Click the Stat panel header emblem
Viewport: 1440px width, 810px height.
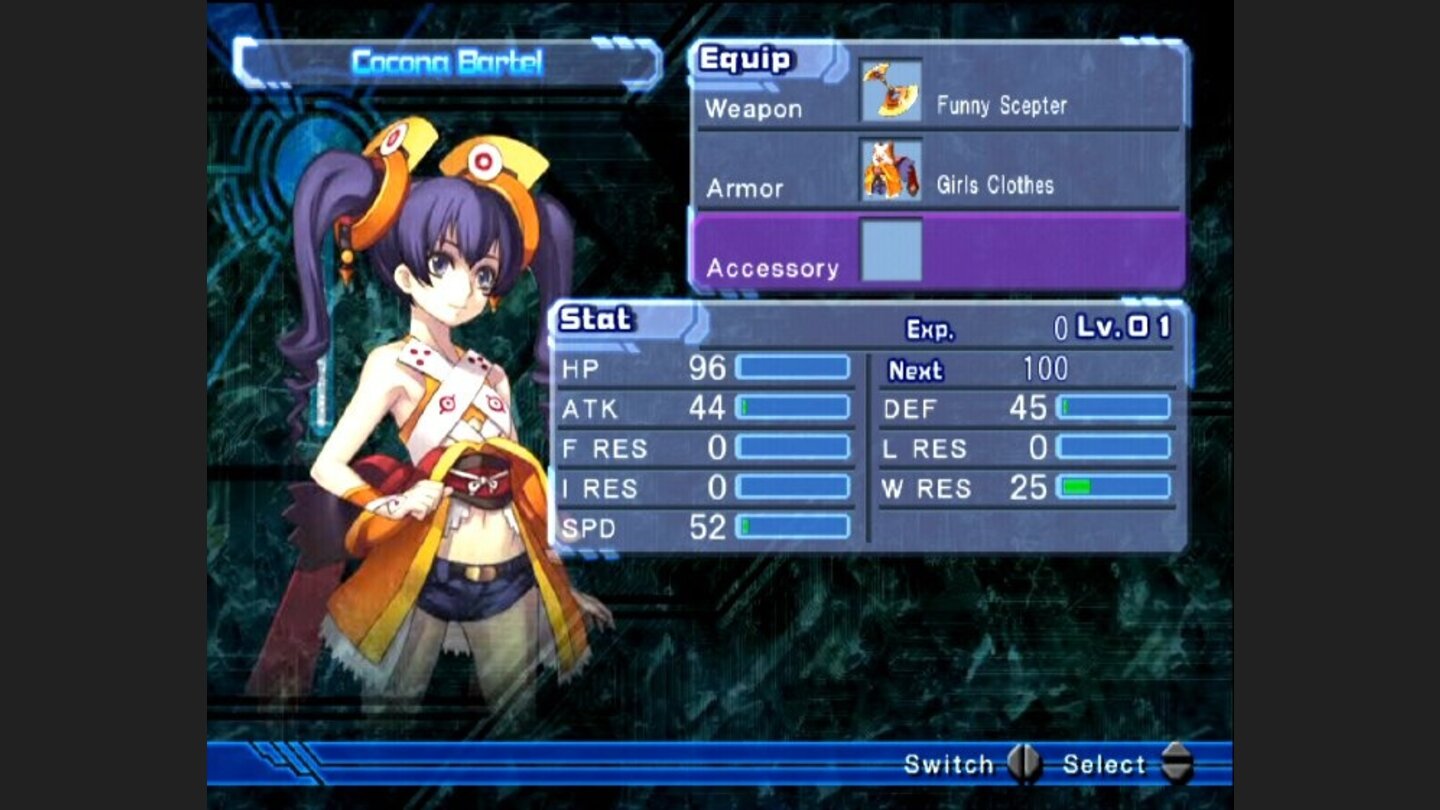point(594,320)
